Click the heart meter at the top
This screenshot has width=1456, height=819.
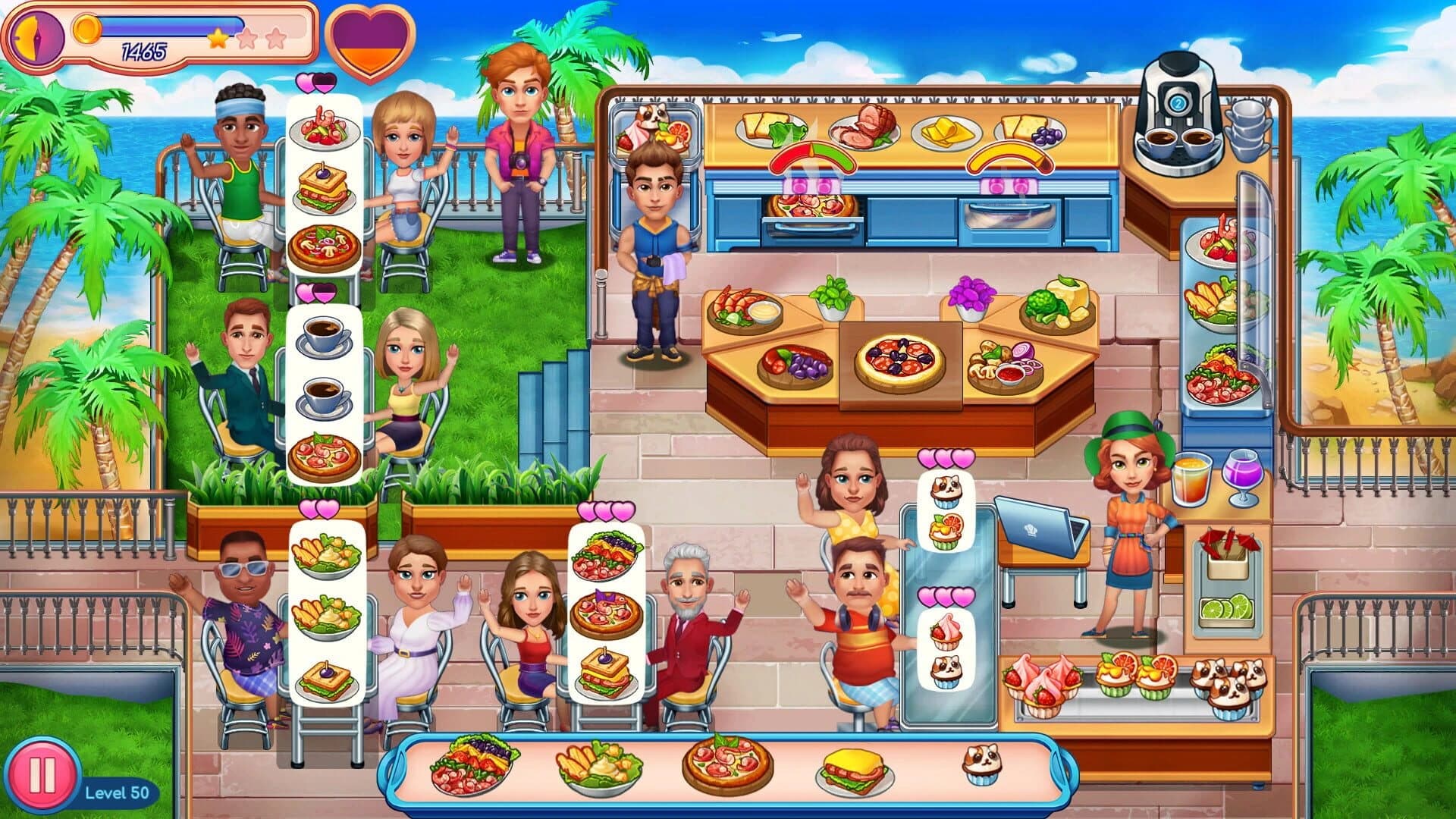[x=369, y=42]
